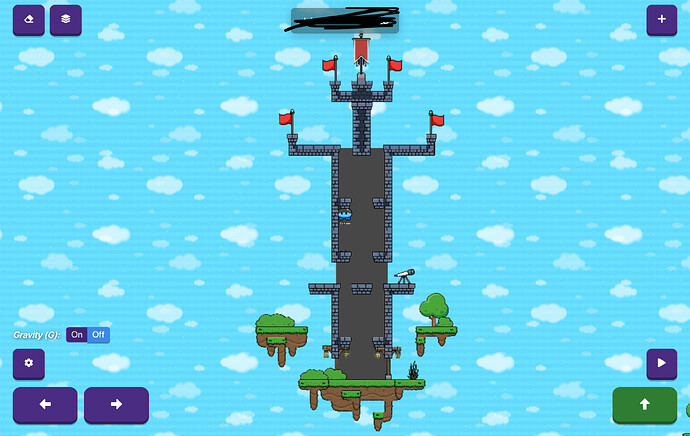The image size is (690, 436).
Task: Open the gear settings button
Action: click(28, 364)
